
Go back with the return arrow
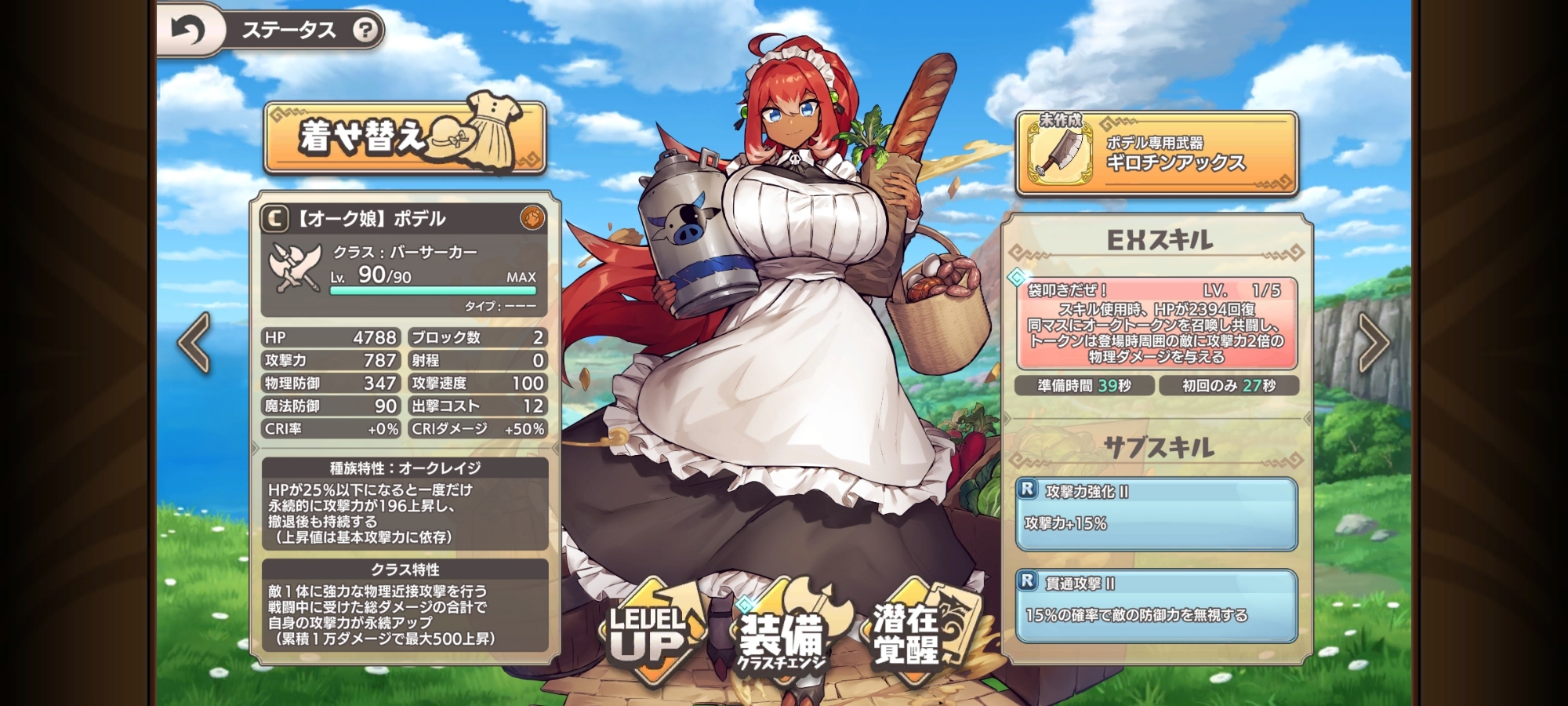tap(189, 31)
